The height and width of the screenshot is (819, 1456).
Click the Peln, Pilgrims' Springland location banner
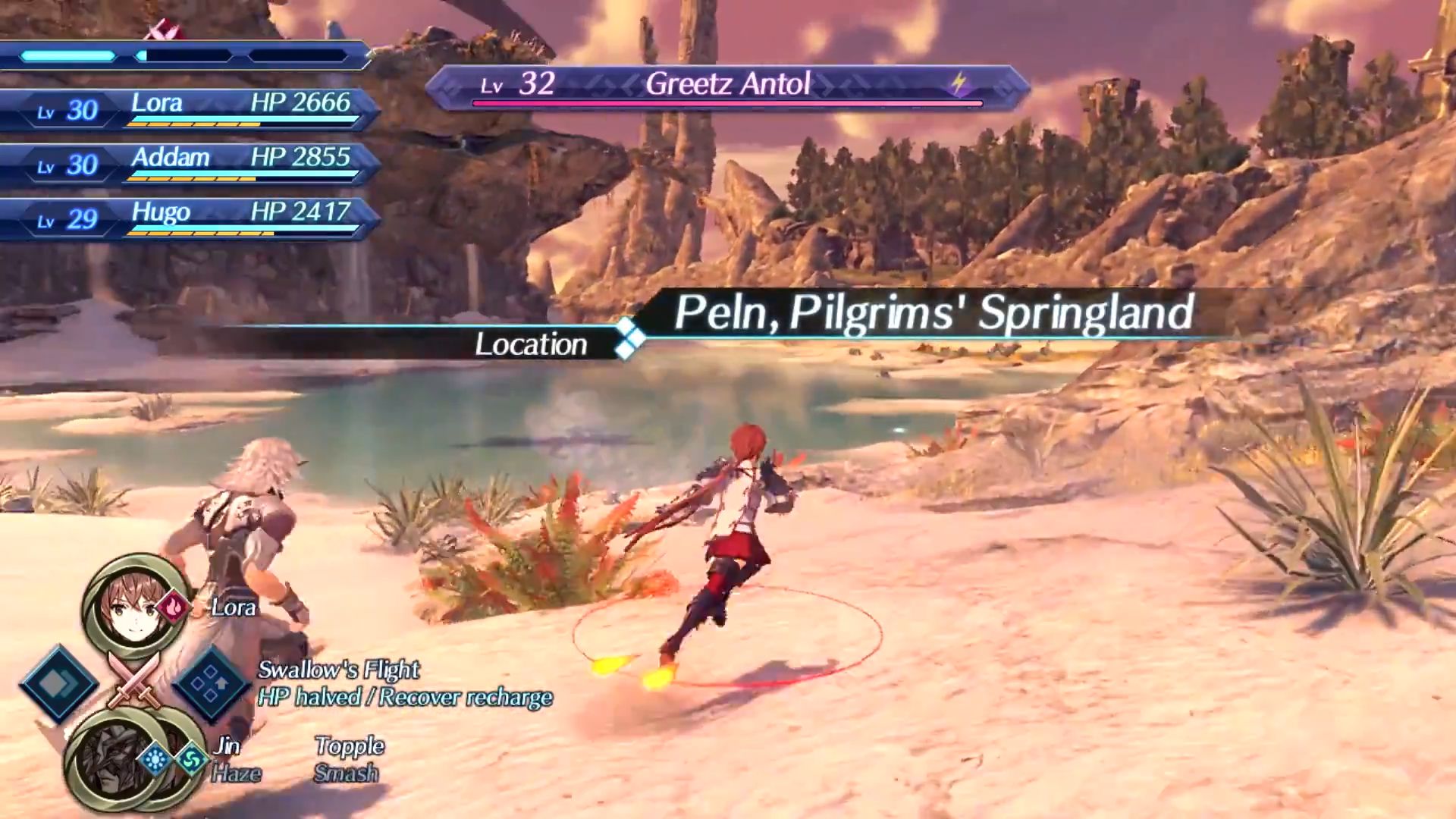[x=933, y=312]
